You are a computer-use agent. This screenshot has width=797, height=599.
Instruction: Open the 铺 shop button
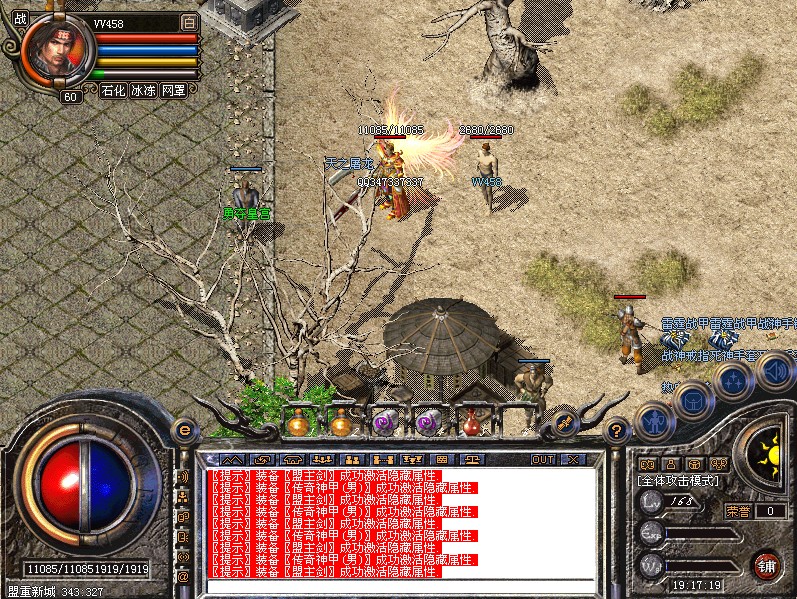click(x=767, y=564)
